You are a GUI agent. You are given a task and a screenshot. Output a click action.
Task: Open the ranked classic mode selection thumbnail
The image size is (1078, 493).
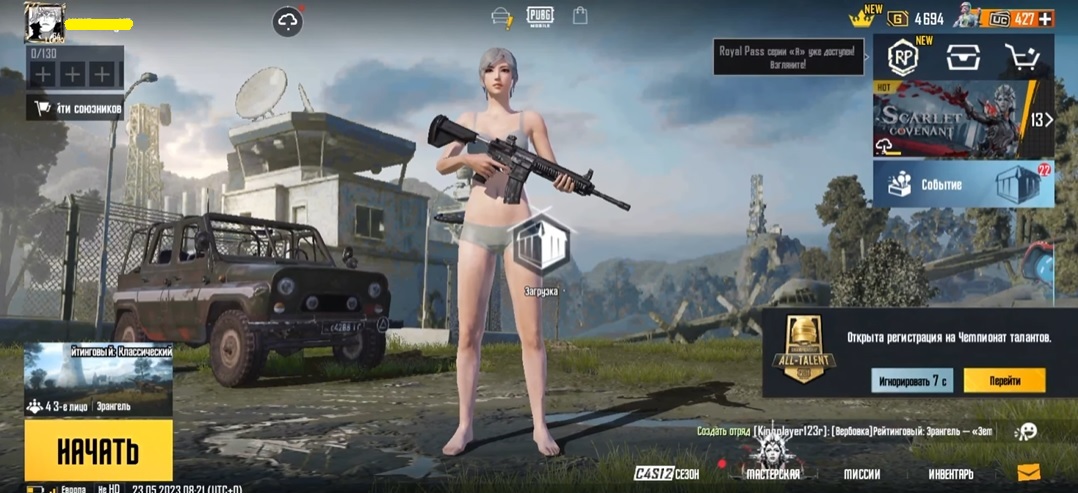(98, 380)
